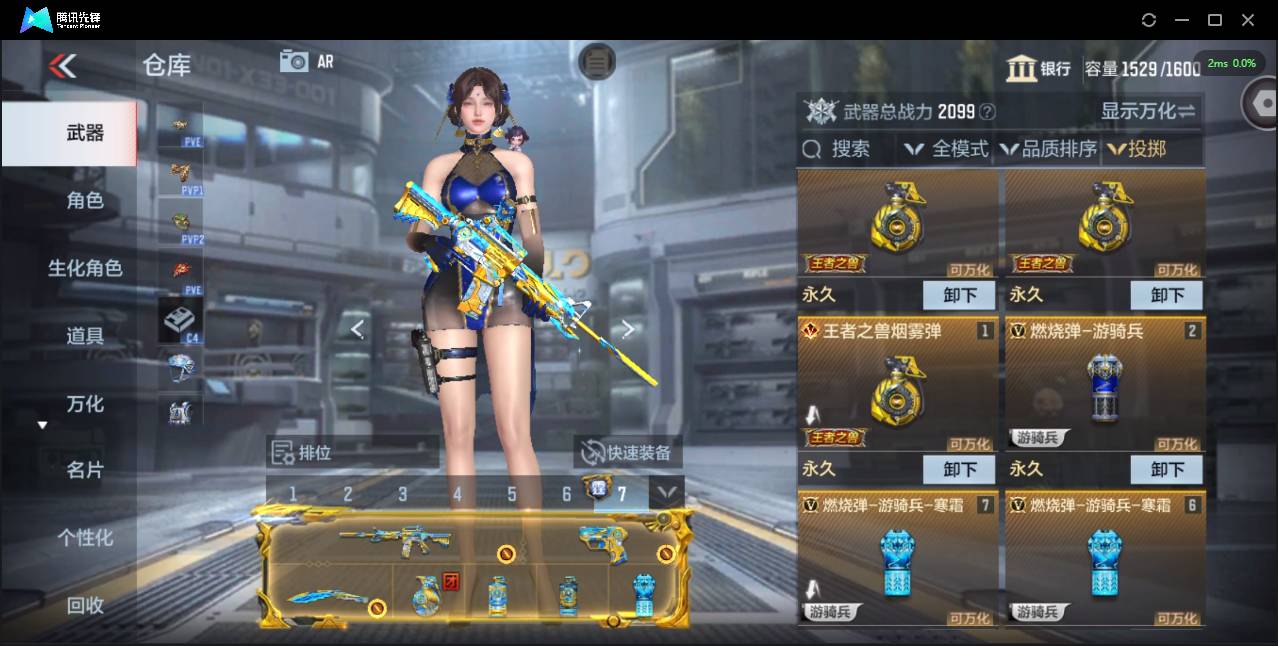Switch to the 角色 character tab

coord(85,200)
